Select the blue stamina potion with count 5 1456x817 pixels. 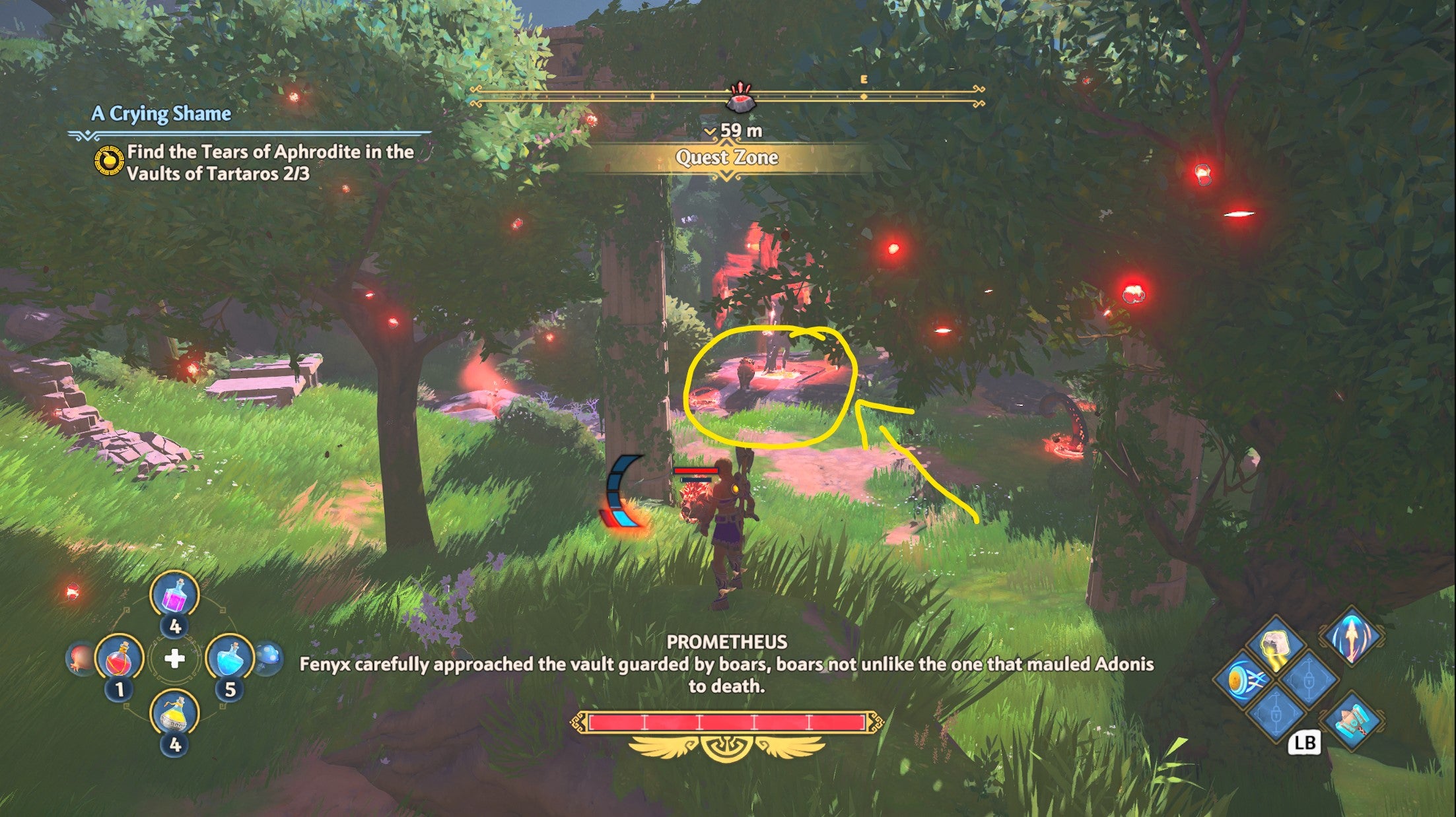pos(230,659)
